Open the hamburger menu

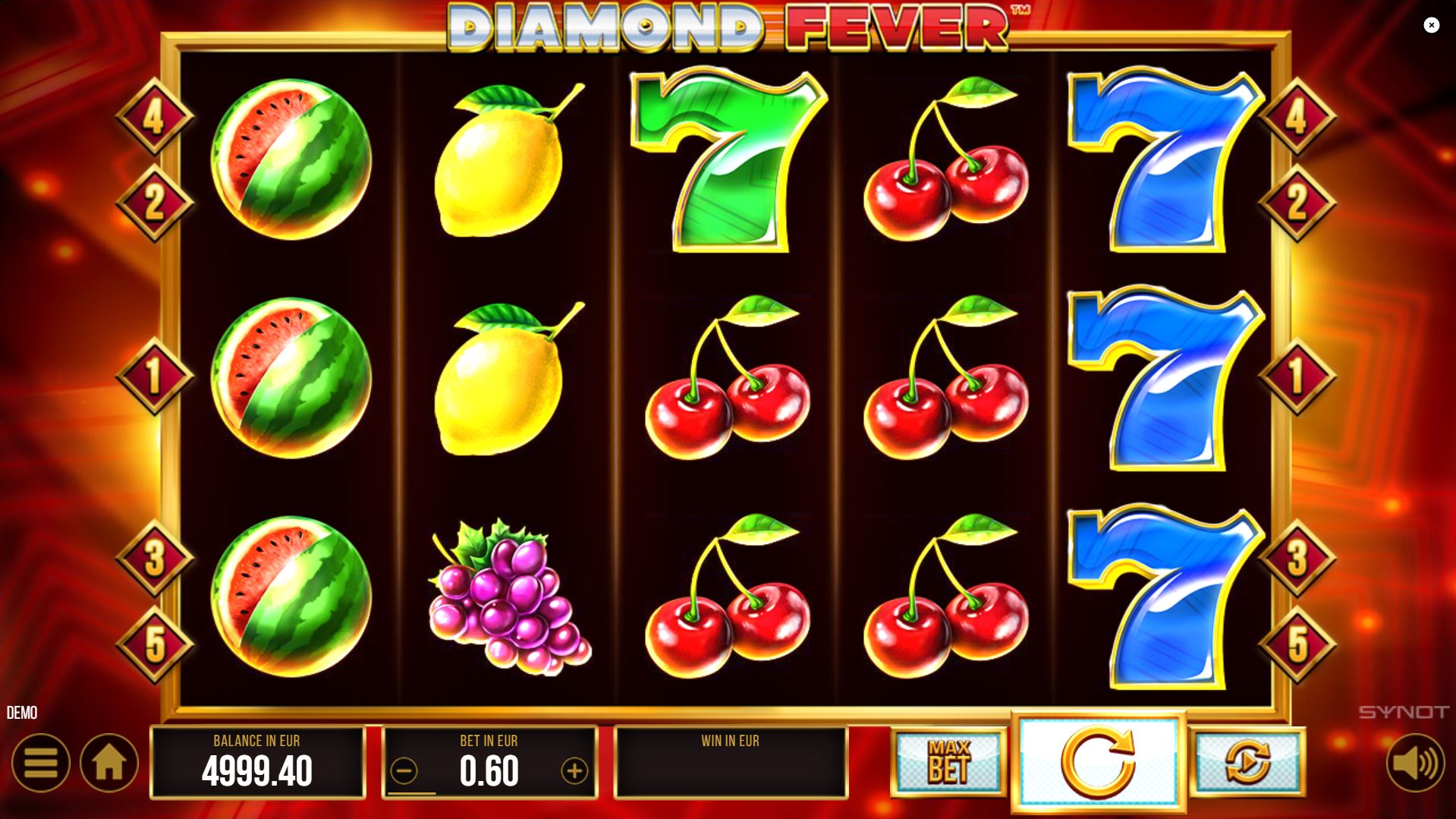point(42,763)
